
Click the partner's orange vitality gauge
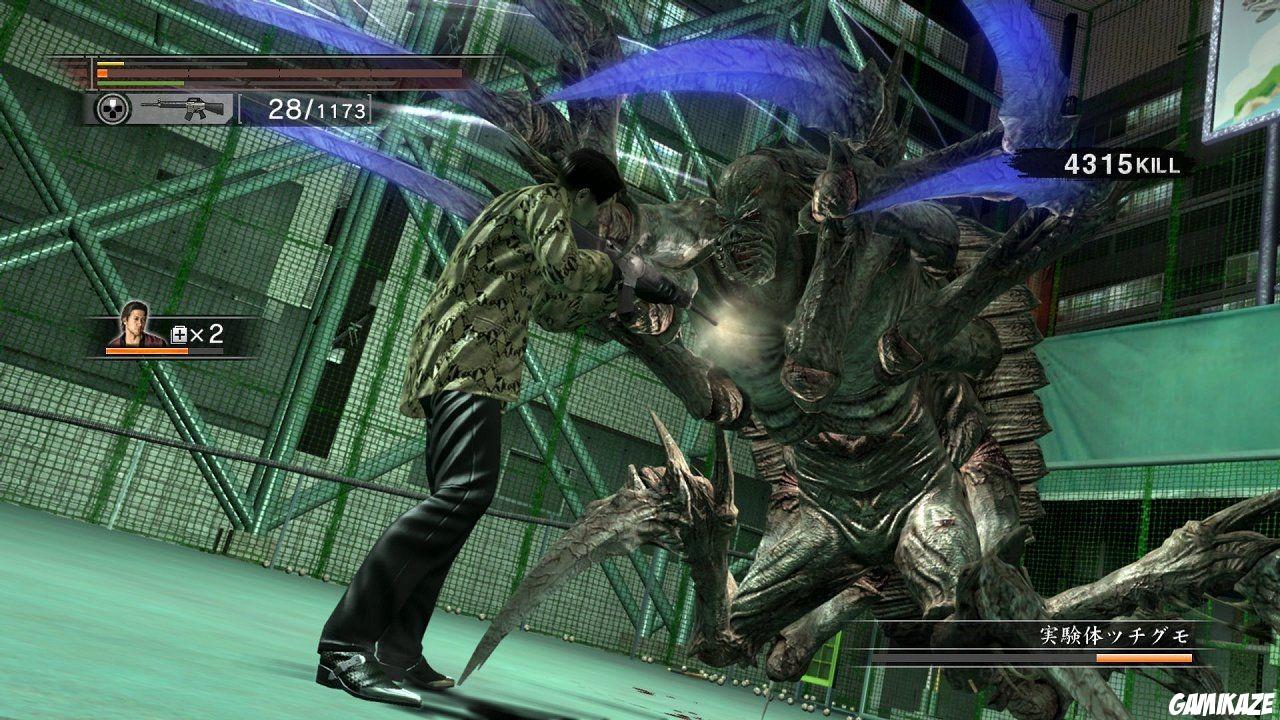click(x=146, y=351)
